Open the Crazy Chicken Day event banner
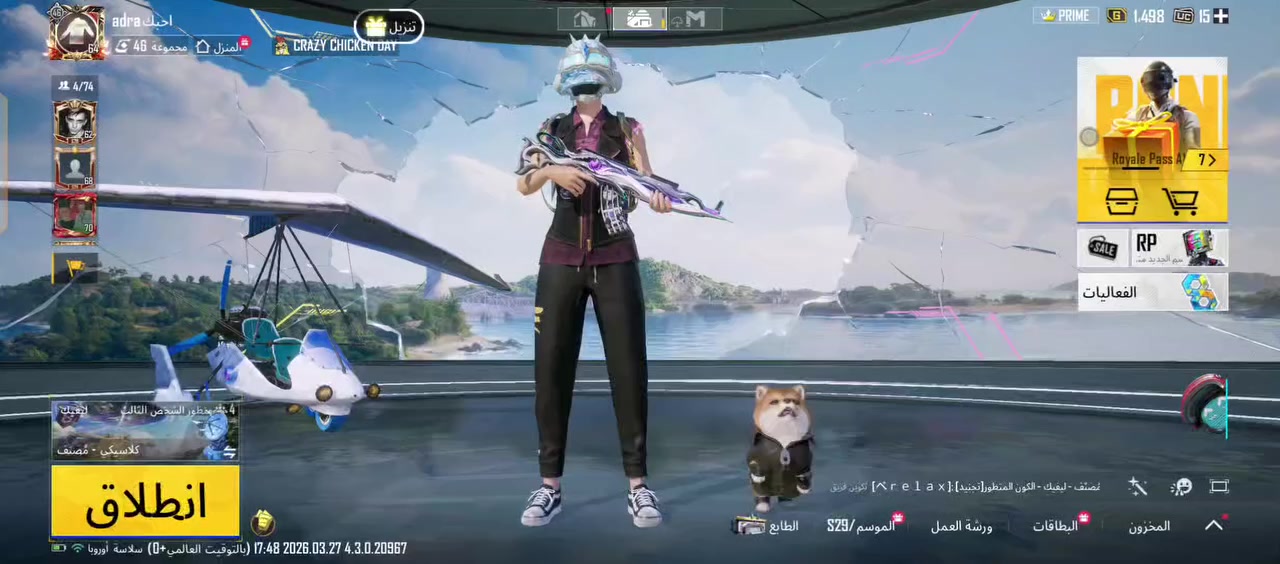 pyautogui.click(x=336, y=46)
